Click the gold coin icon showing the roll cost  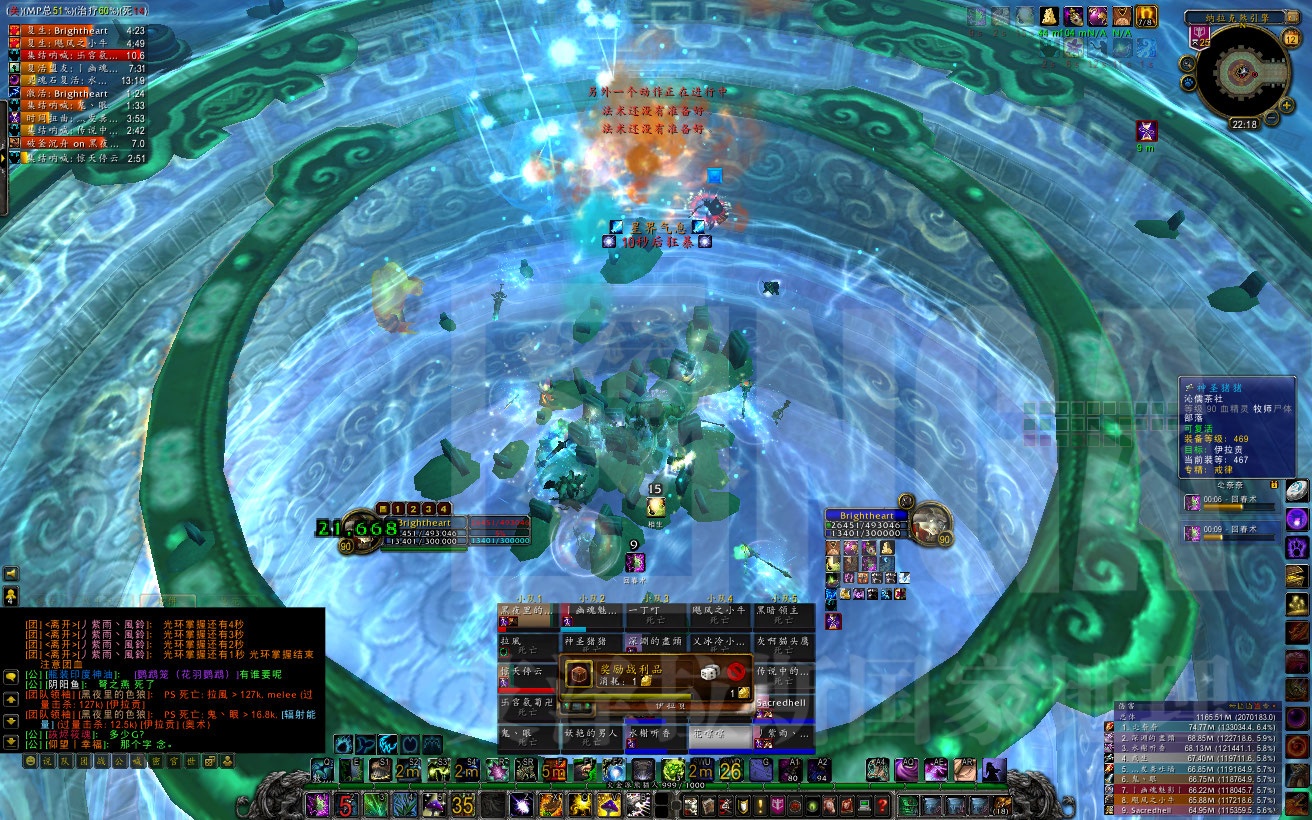point(647,681)
